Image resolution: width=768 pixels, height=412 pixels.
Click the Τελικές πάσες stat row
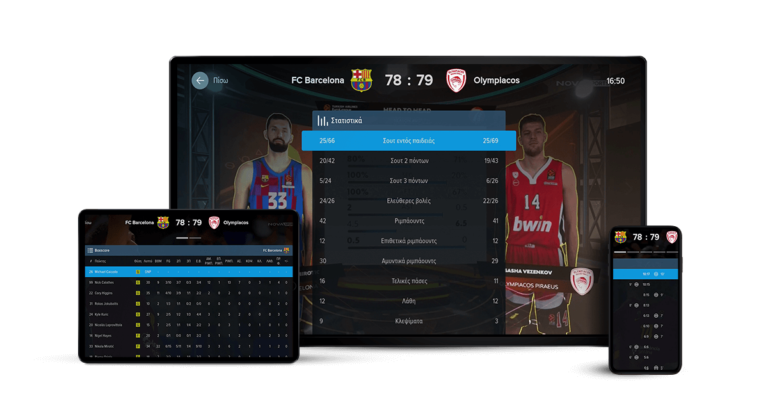coord(409,281)
